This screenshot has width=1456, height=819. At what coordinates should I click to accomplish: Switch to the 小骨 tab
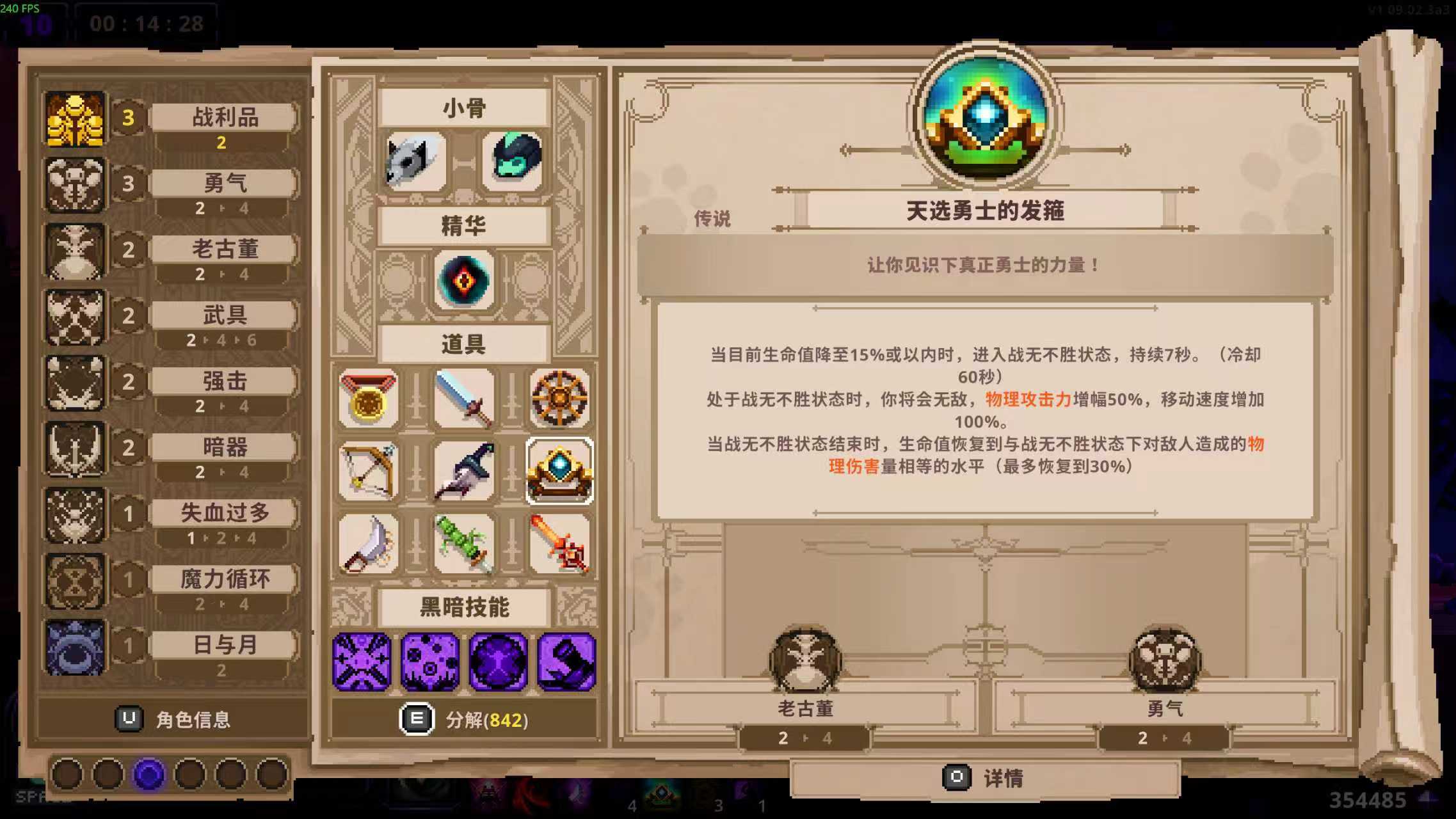pyautogui.click(x=463, y=107)
